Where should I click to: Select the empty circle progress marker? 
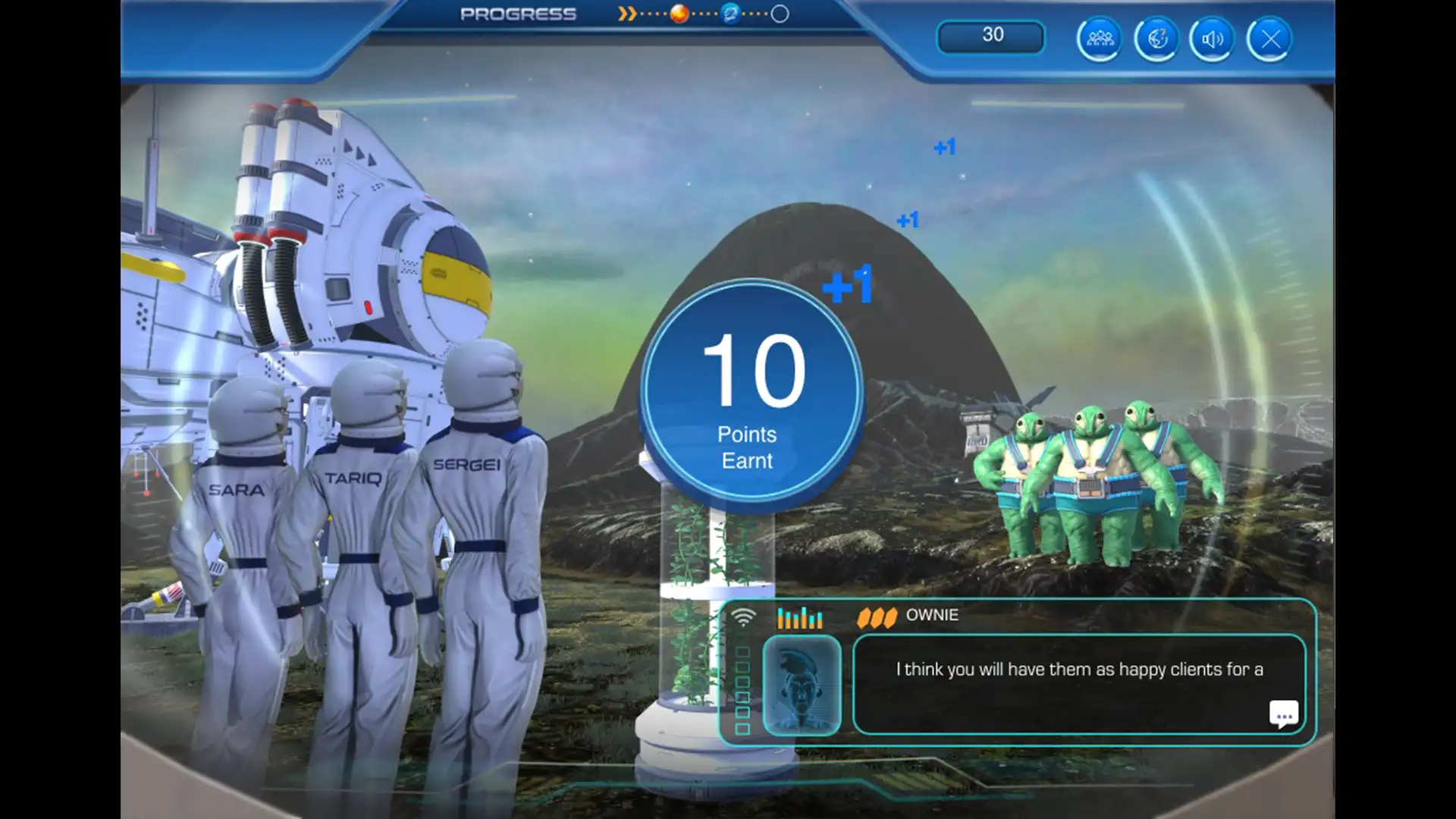pyautogui.click(x=780, y=14)
